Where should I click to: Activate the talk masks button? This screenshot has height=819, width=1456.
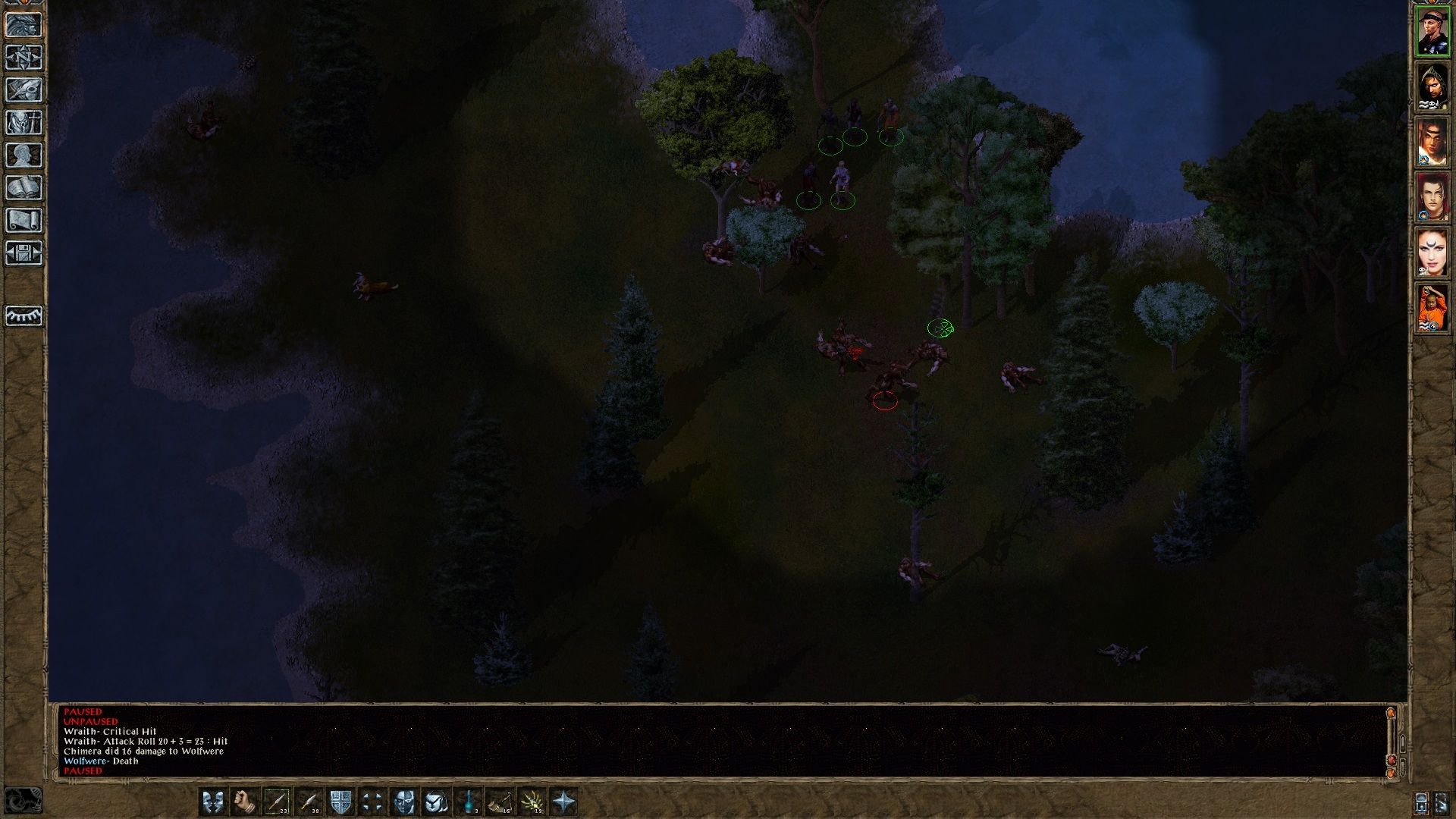213,801
